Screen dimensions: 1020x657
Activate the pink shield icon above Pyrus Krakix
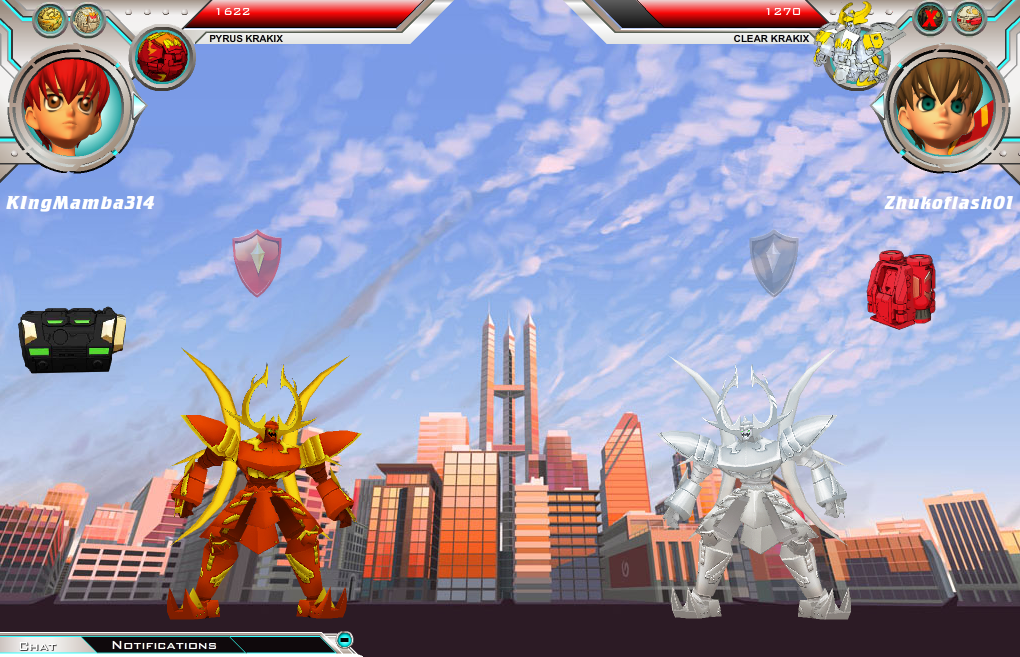point(257,262)
